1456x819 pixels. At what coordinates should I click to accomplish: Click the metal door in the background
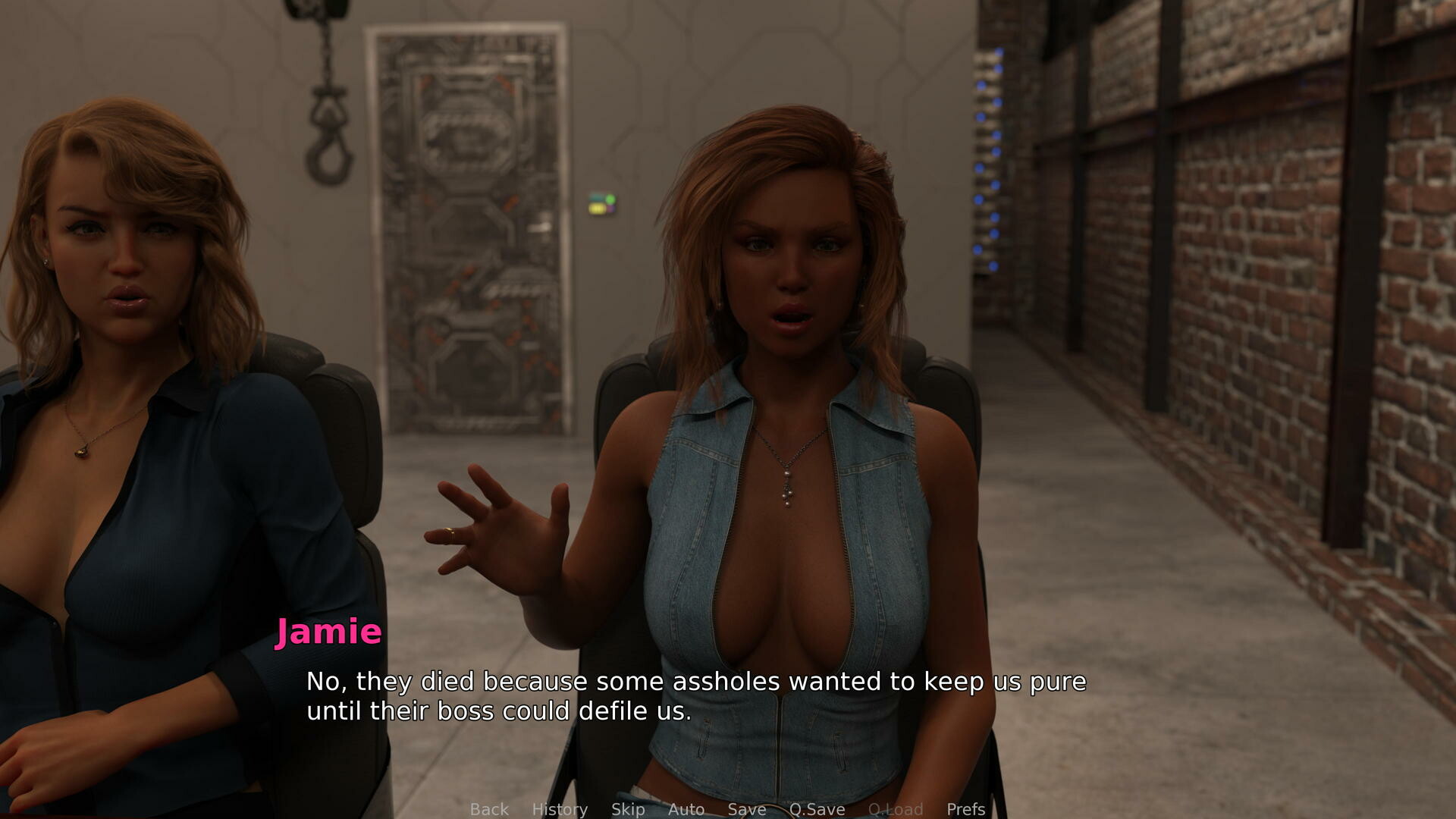tap(466, 227)
